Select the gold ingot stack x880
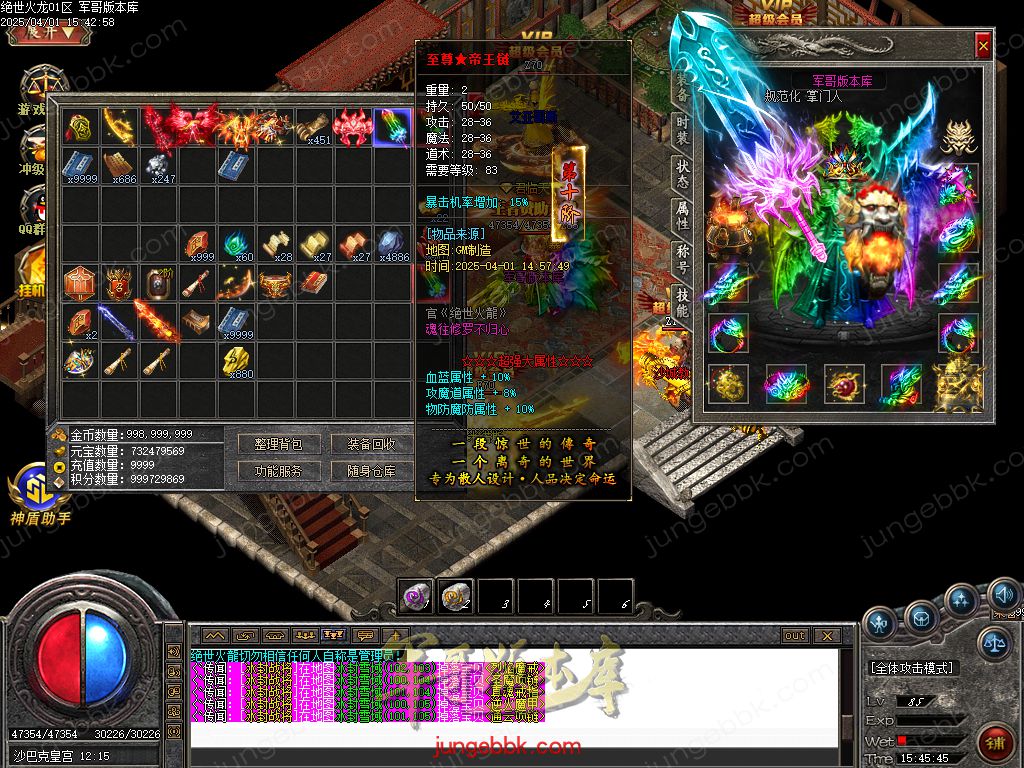The width and height of the screenshot is (1024, 768). 237,360
